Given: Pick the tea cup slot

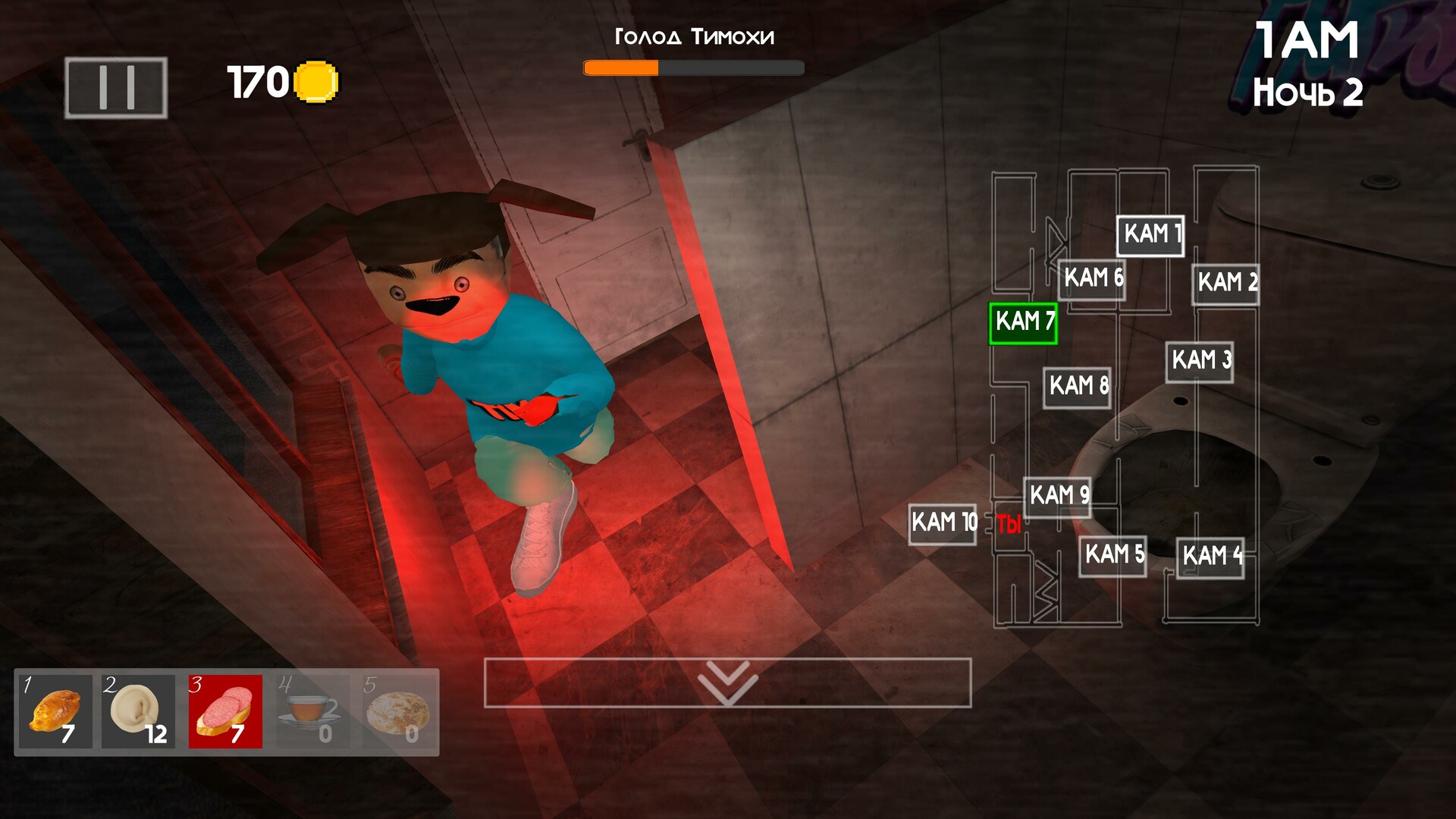Looking at the screenshot, I should [312, 711].
